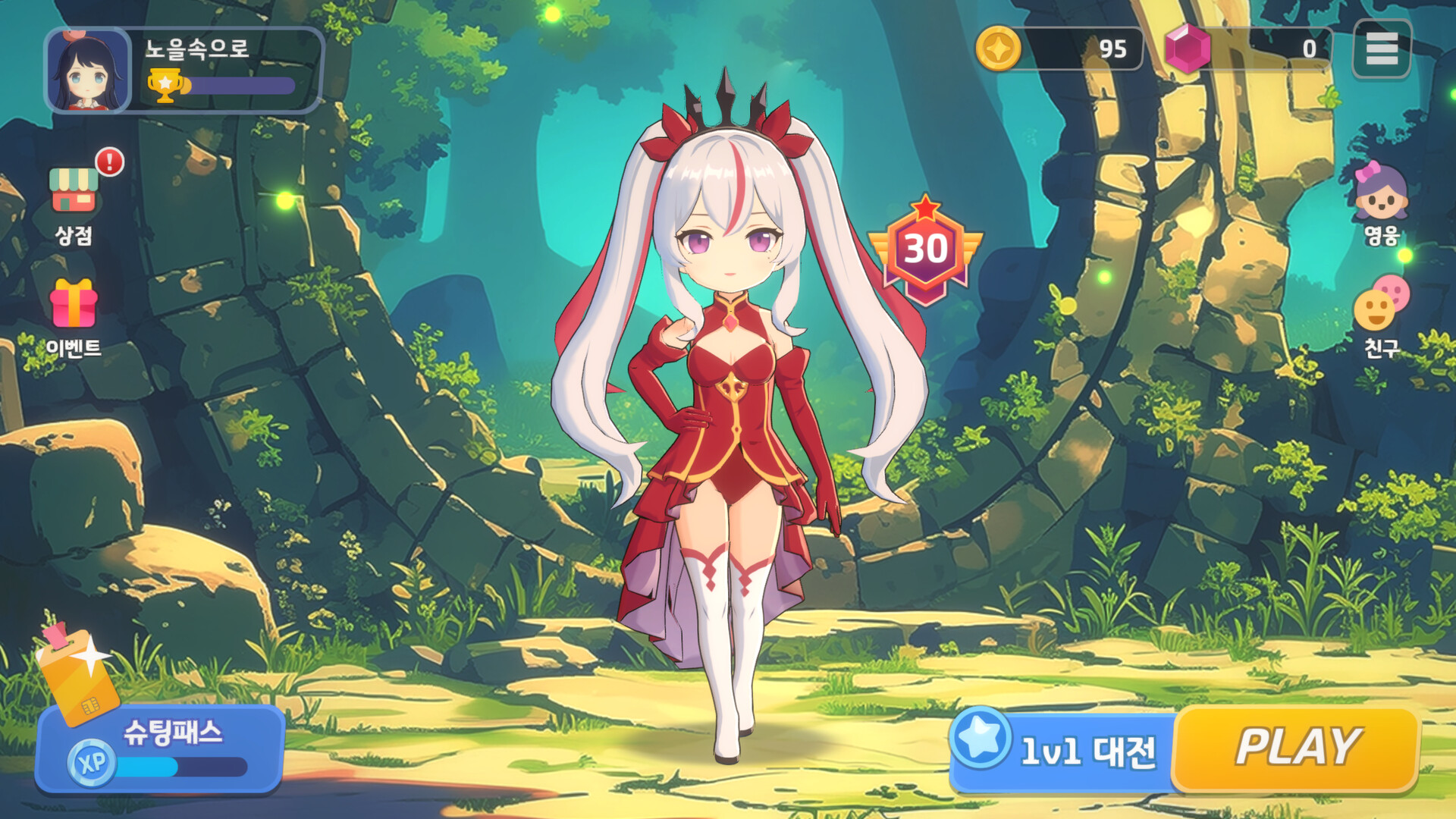
Task: Click the gold coin currency icon
Action: [x=1001, y=49]
